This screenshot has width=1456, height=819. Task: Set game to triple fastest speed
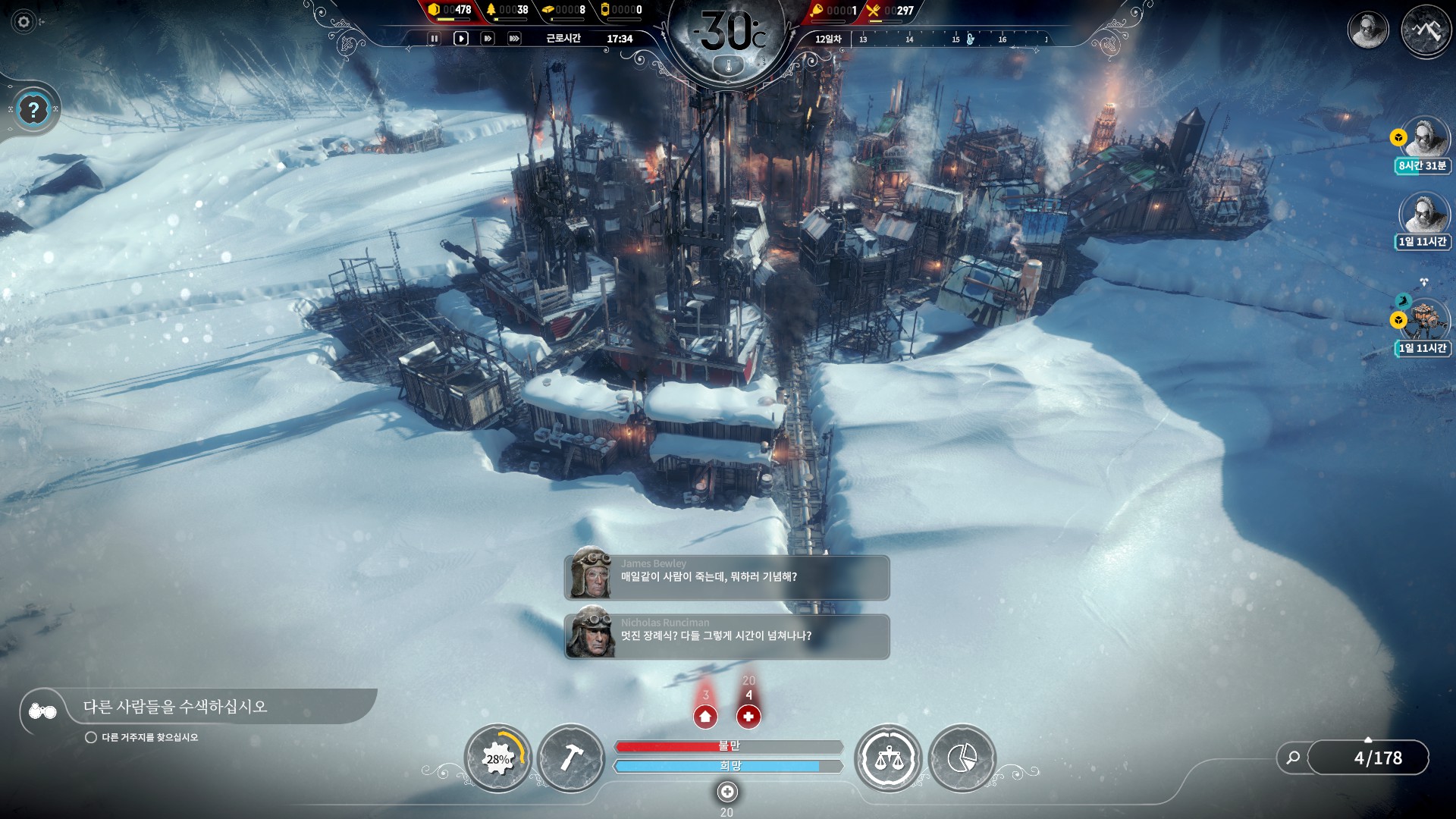(514, 39)
